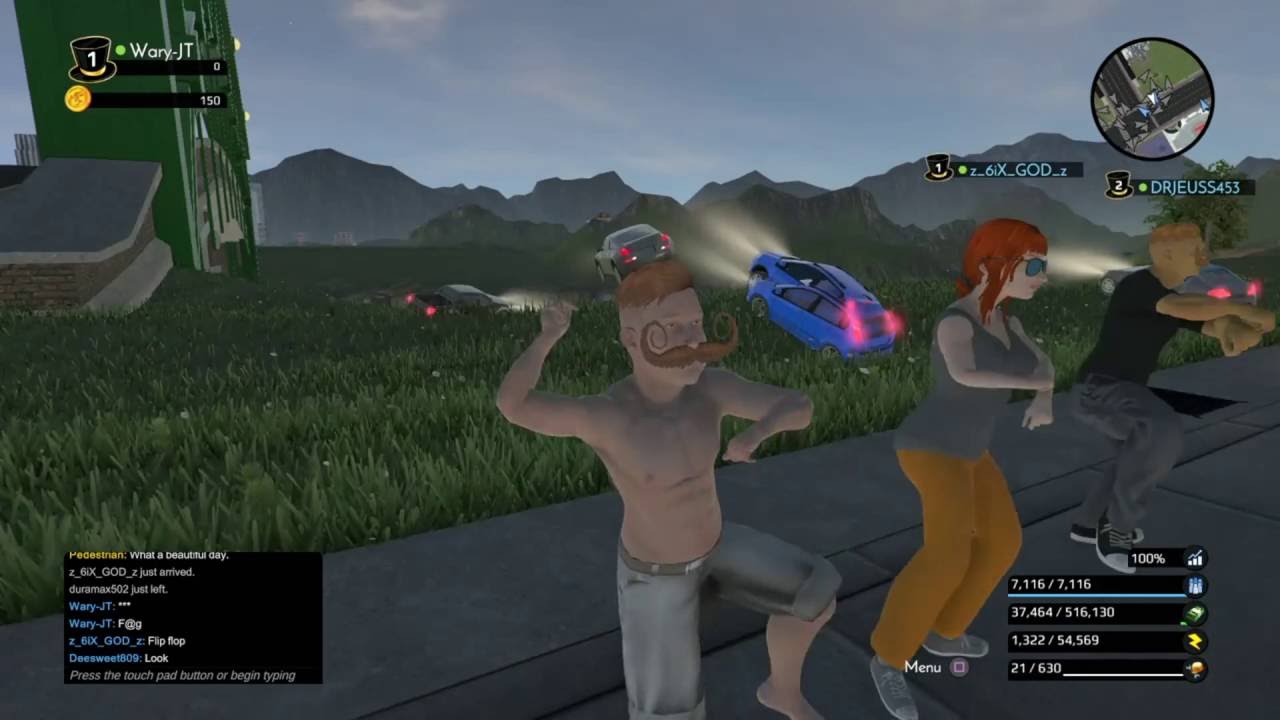Open the Menu label
The image size is (1280, 720).
[x=923, y=667]
